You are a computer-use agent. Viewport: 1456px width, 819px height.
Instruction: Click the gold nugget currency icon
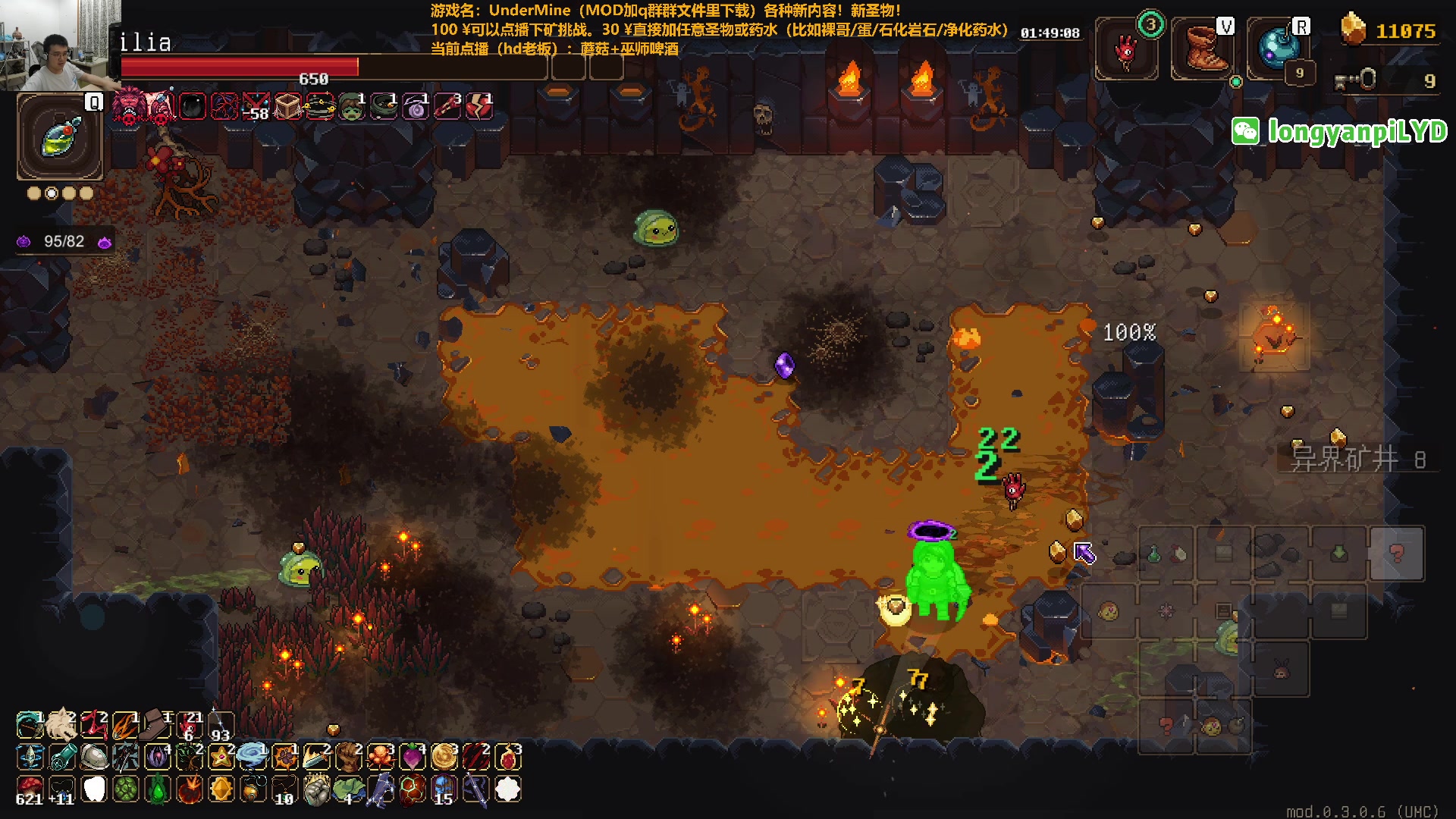pyautogui.click(x=1353, y=30)
